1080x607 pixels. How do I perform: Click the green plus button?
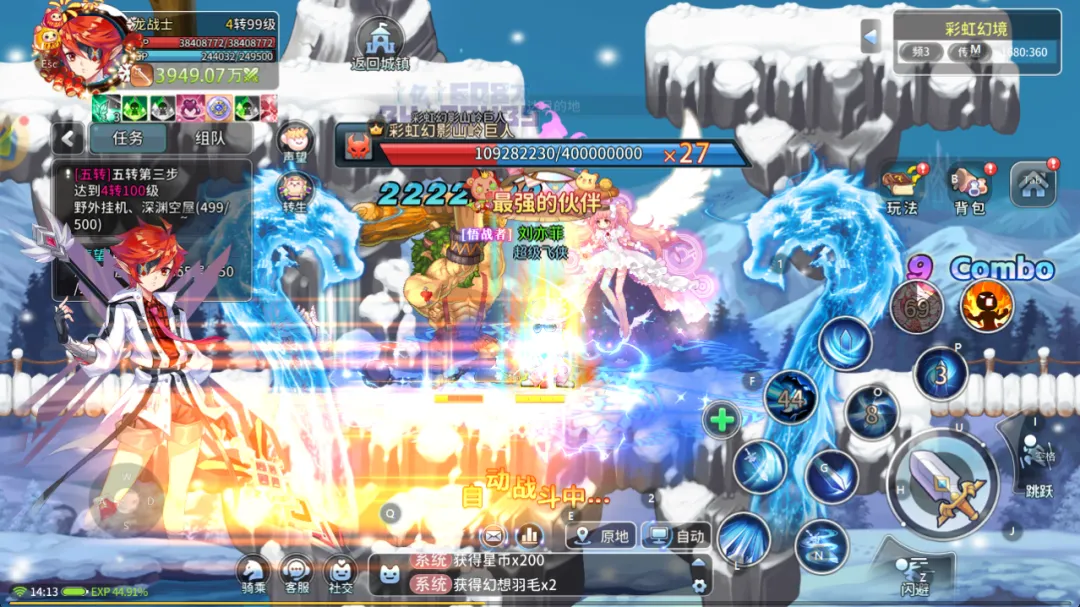(x=722, y=420)
